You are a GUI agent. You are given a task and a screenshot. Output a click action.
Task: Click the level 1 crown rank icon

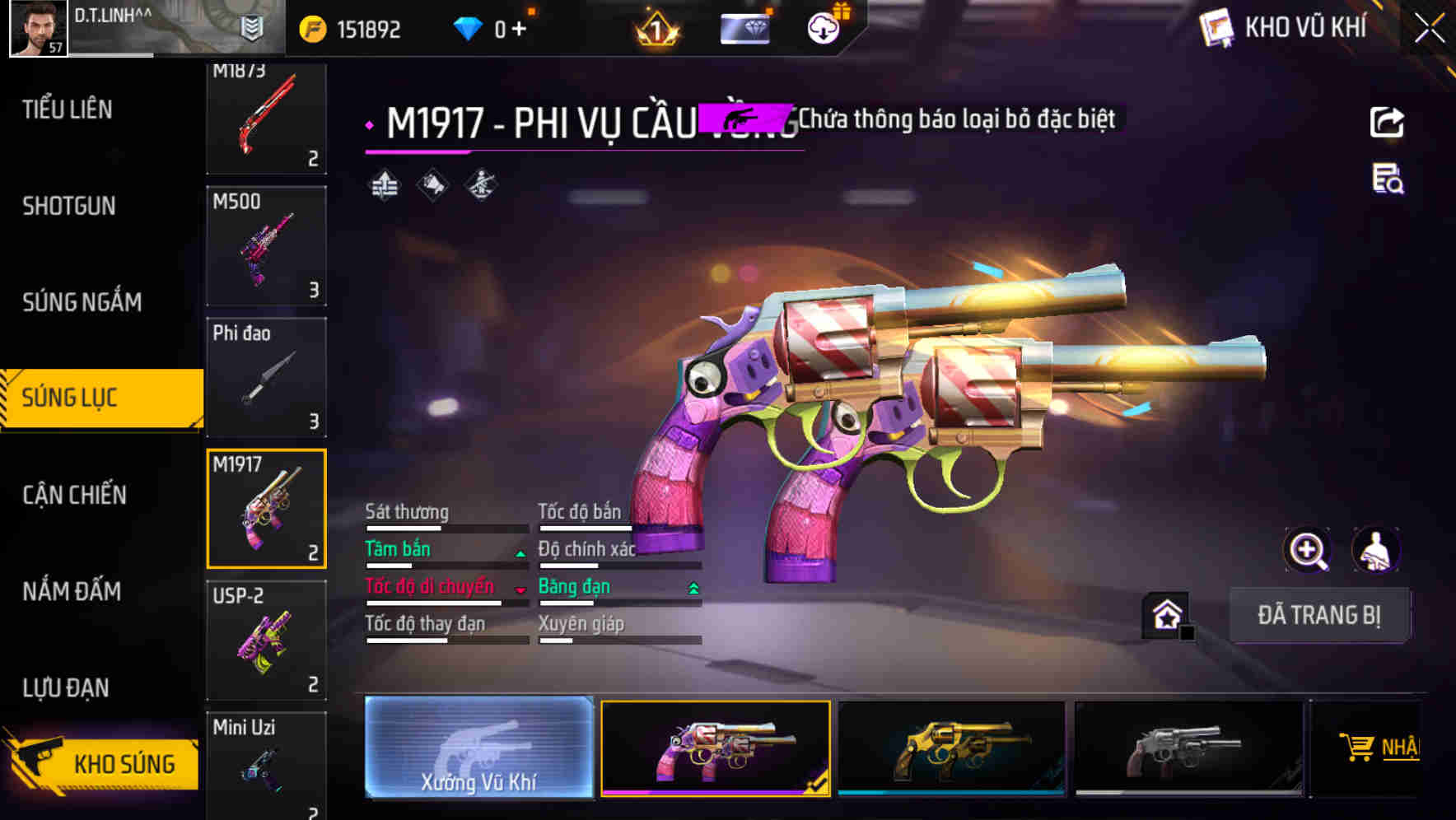pyautogui.click(x=655, y=29)
